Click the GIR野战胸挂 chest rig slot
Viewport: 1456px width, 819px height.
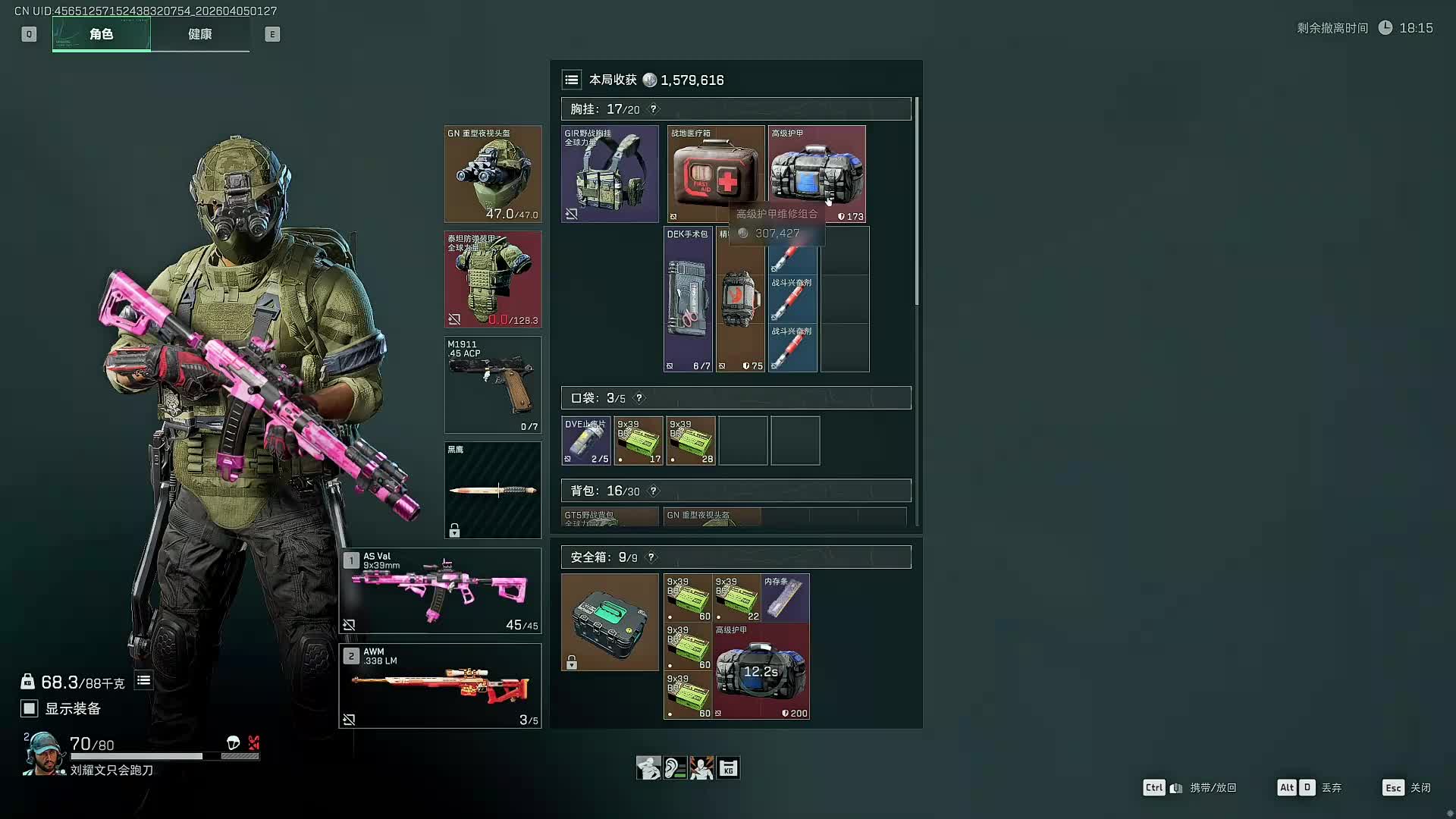point(610,174)
